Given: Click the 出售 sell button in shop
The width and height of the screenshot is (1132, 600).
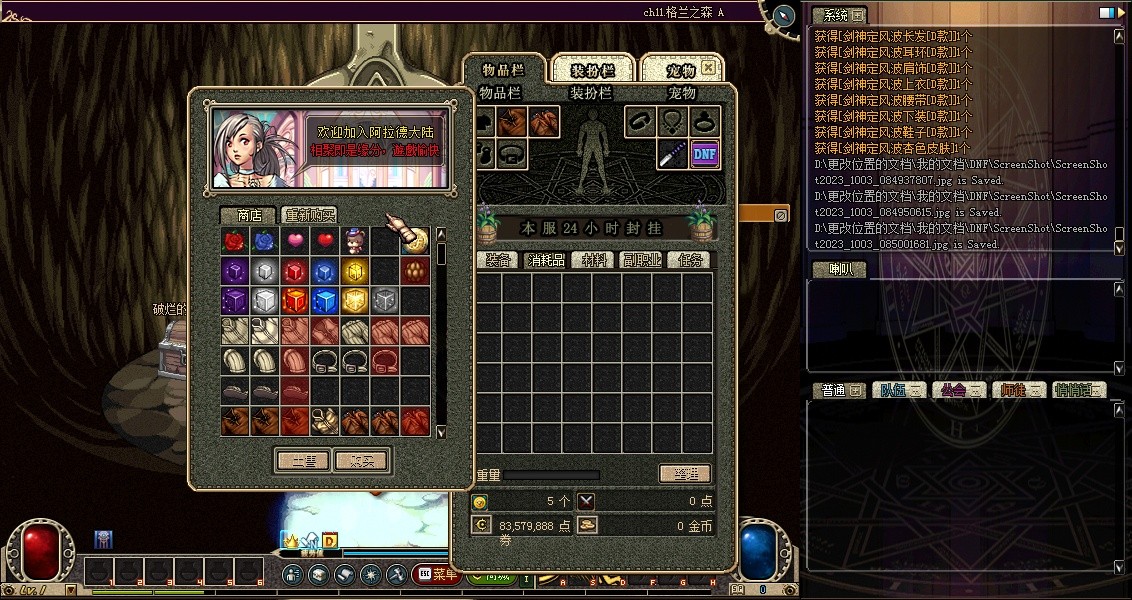Looking at the screenshot, I should [303, 460].
